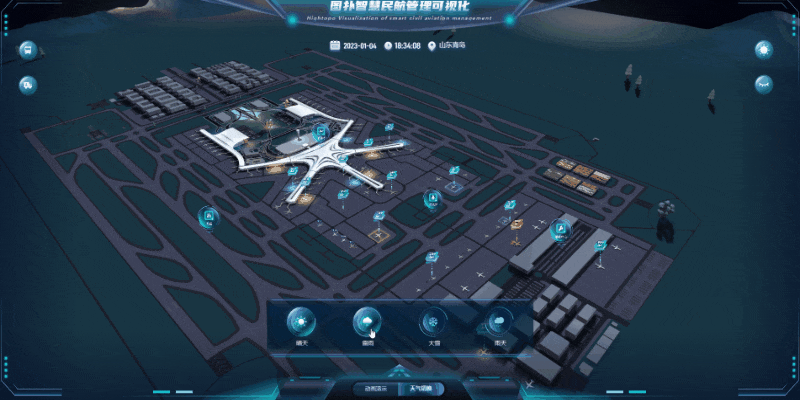This screenshot has height=400, width=800.
Task: Pick the cloudy weather icon on the right
Action: [x=498, y=322]
